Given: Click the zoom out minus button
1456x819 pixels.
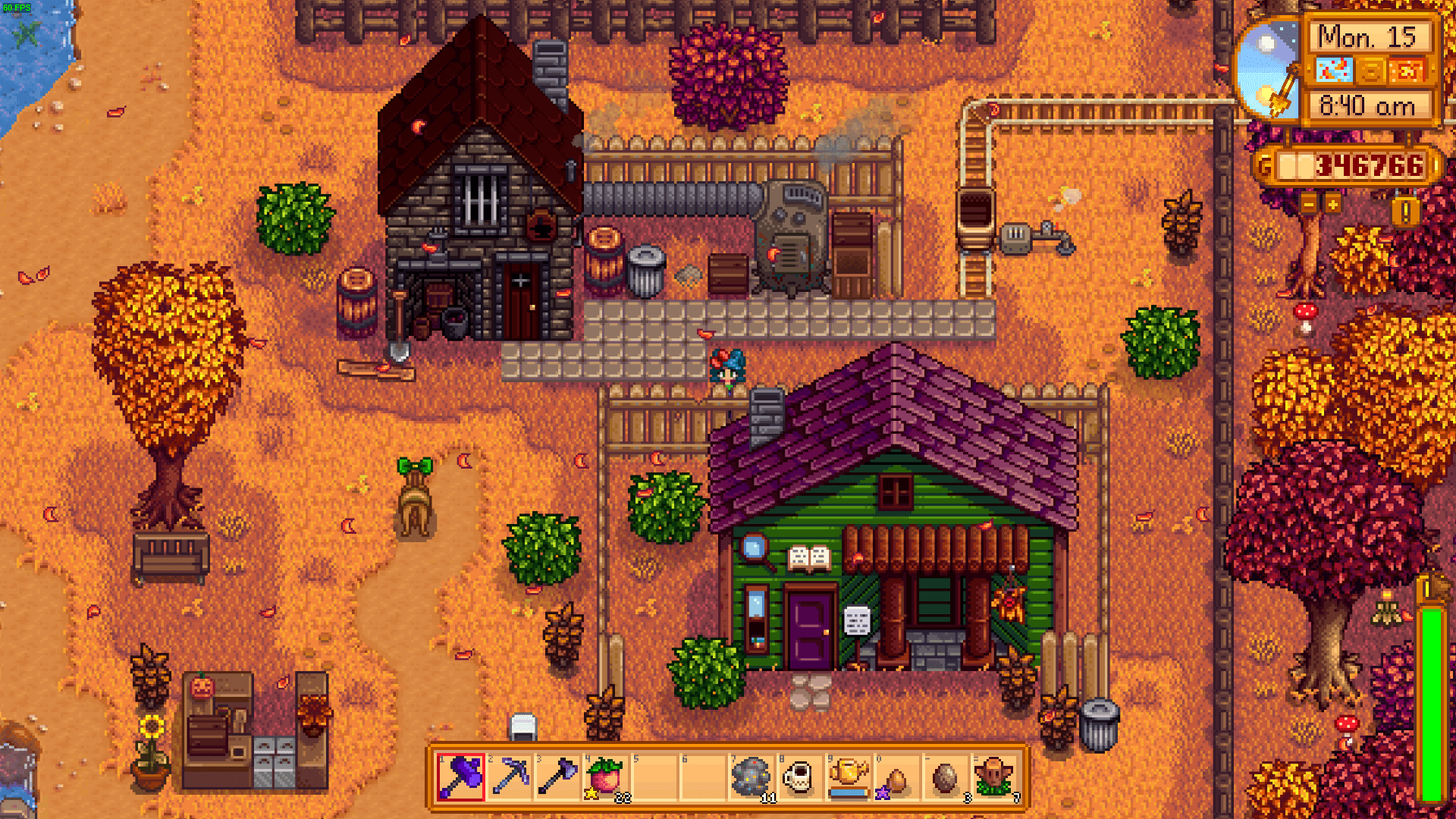Looking at the screenshot, I should 1309,204.
